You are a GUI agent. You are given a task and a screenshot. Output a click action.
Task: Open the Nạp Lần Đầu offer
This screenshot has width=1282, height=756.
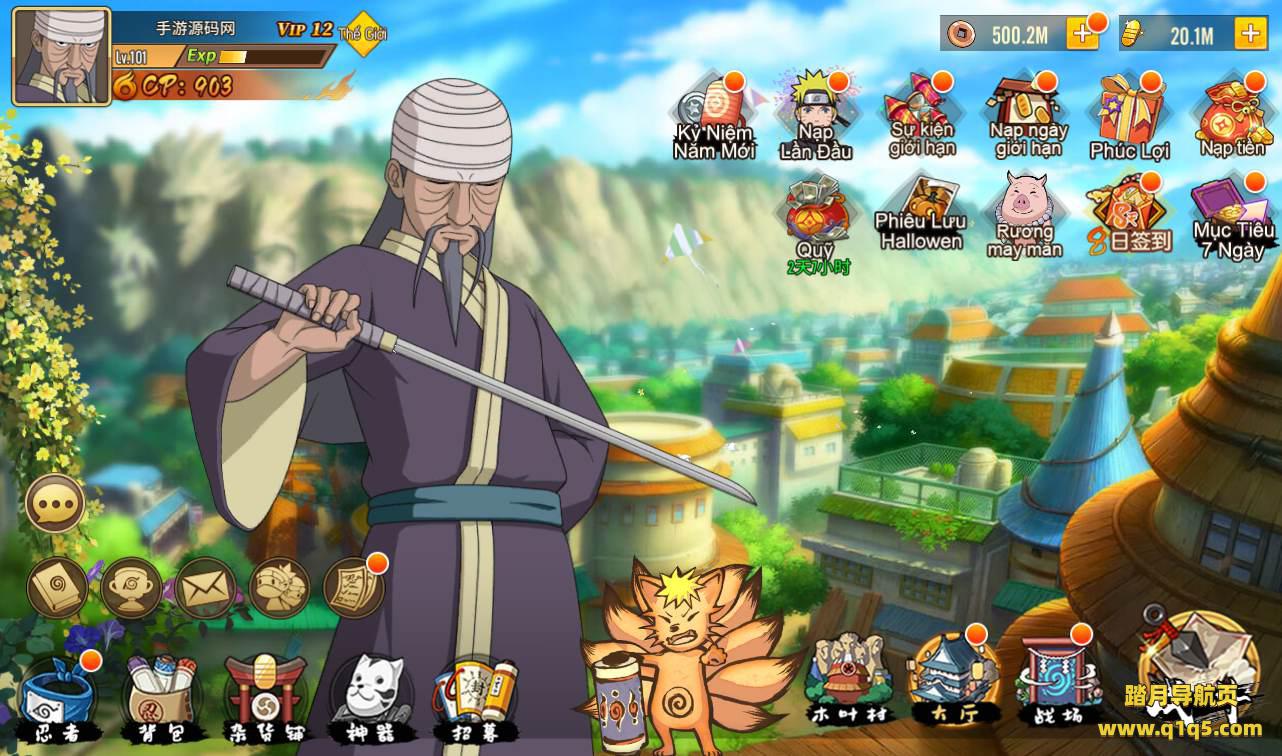click(x=815, y=115)
